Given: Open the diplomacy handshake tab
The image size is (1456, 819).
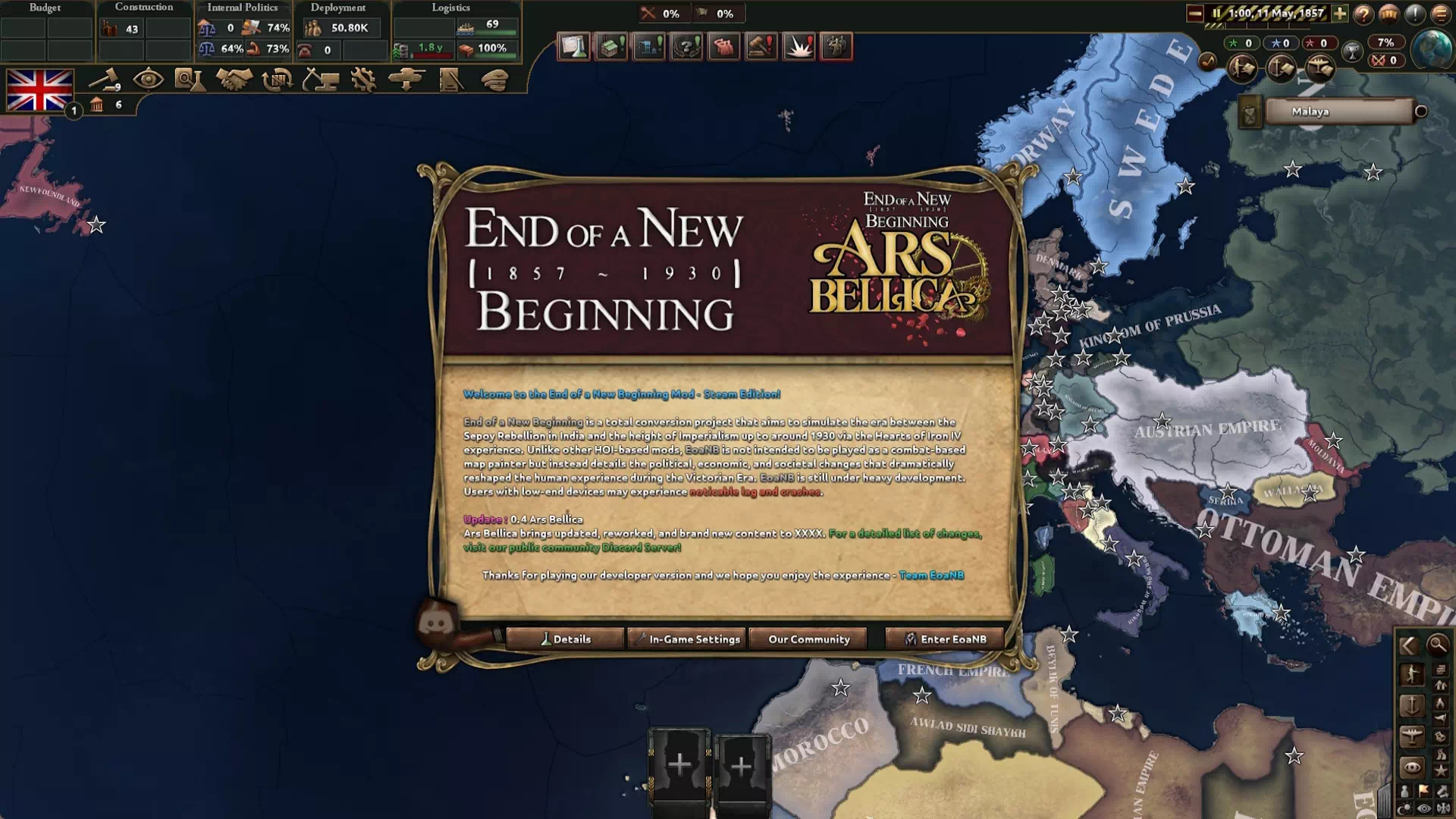Looking at the screenshot, I should coord(234,80).
